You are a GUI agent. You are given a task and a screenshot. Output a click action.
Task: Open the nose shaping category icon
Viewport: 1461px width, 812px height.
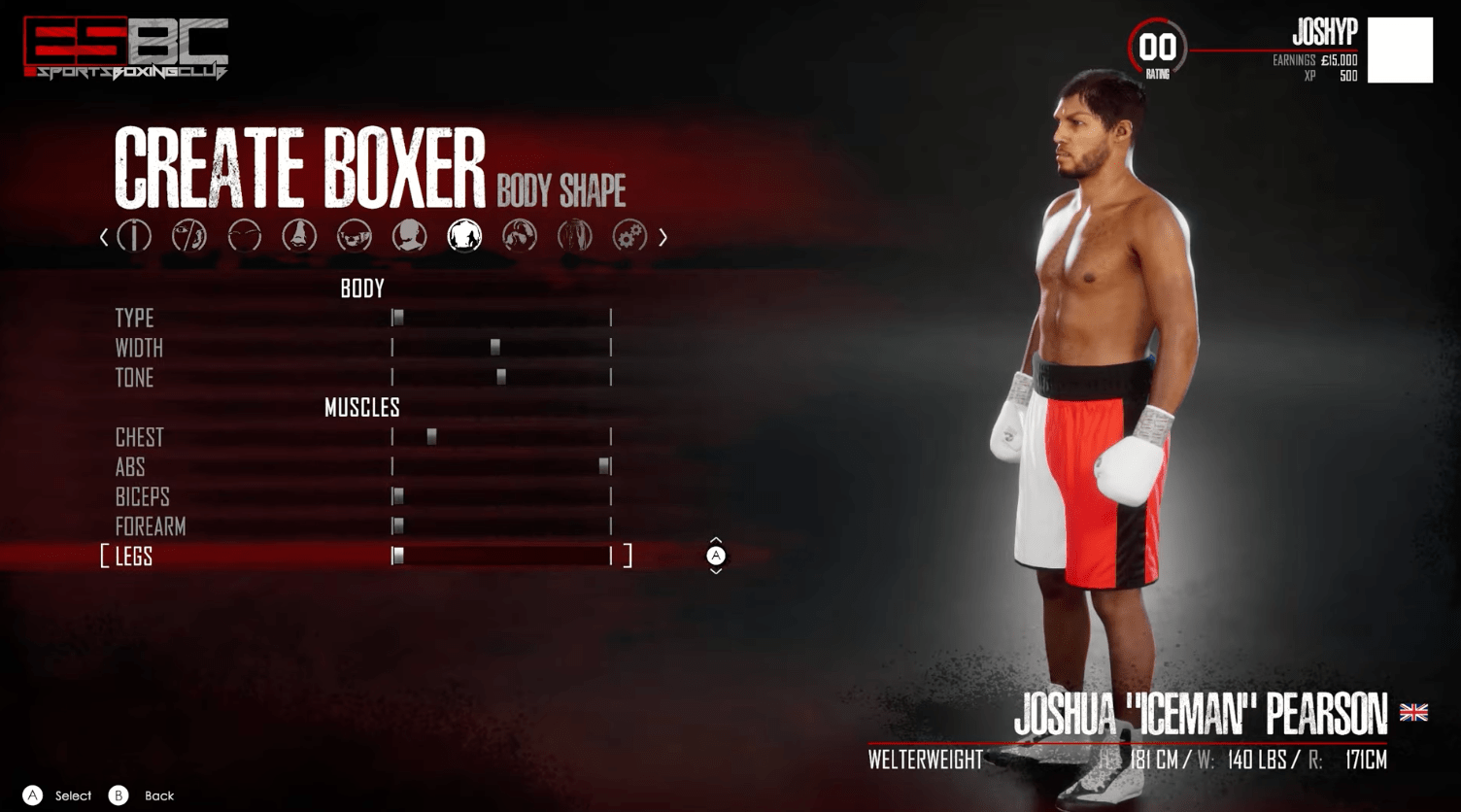[301, 236]
